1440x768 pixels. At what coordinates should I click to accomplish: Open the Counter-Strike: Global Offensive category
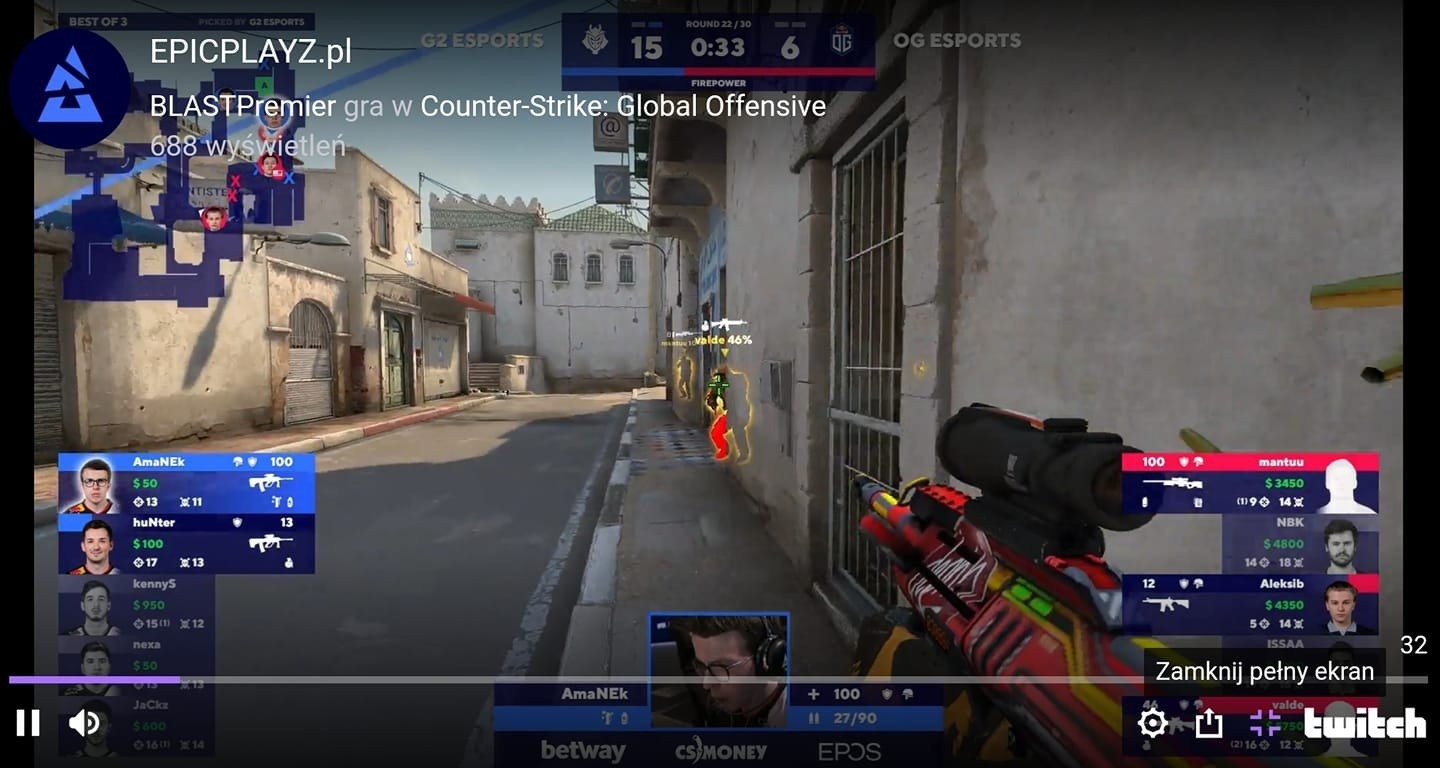point(625,105)
